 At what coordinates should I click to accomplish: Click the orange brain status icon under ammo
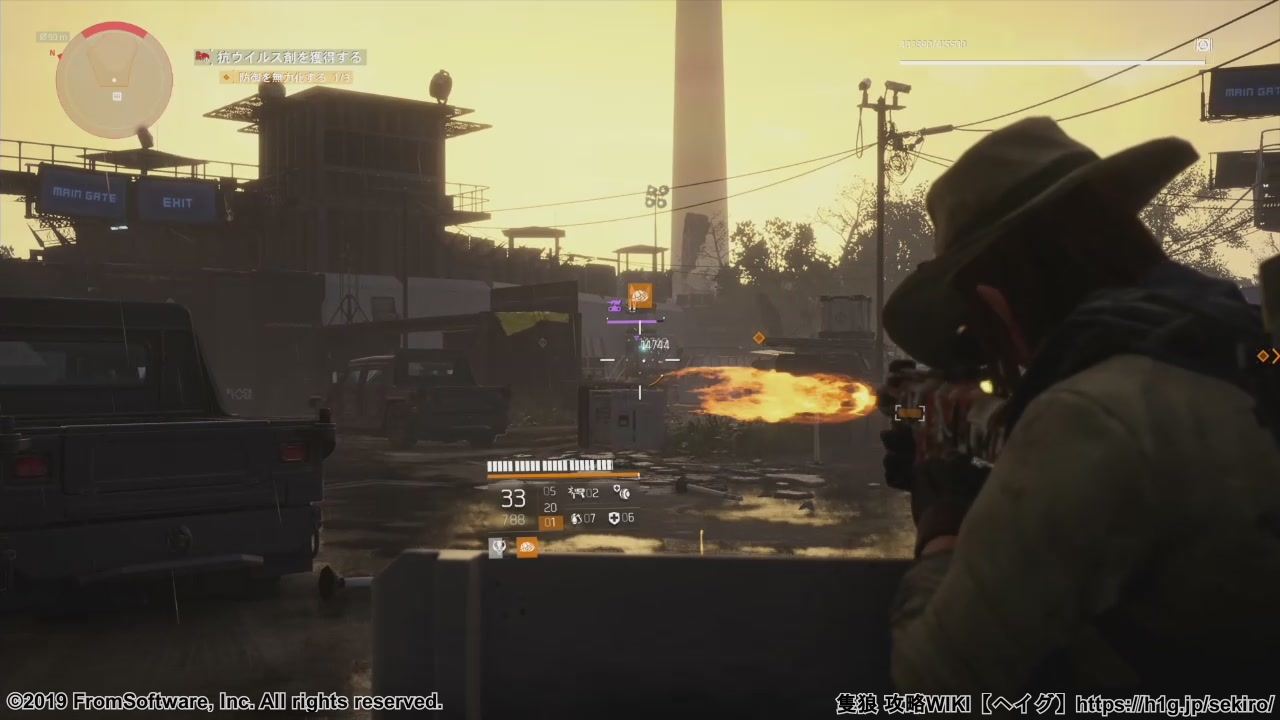pyautogui.click(x=527, y=547)
